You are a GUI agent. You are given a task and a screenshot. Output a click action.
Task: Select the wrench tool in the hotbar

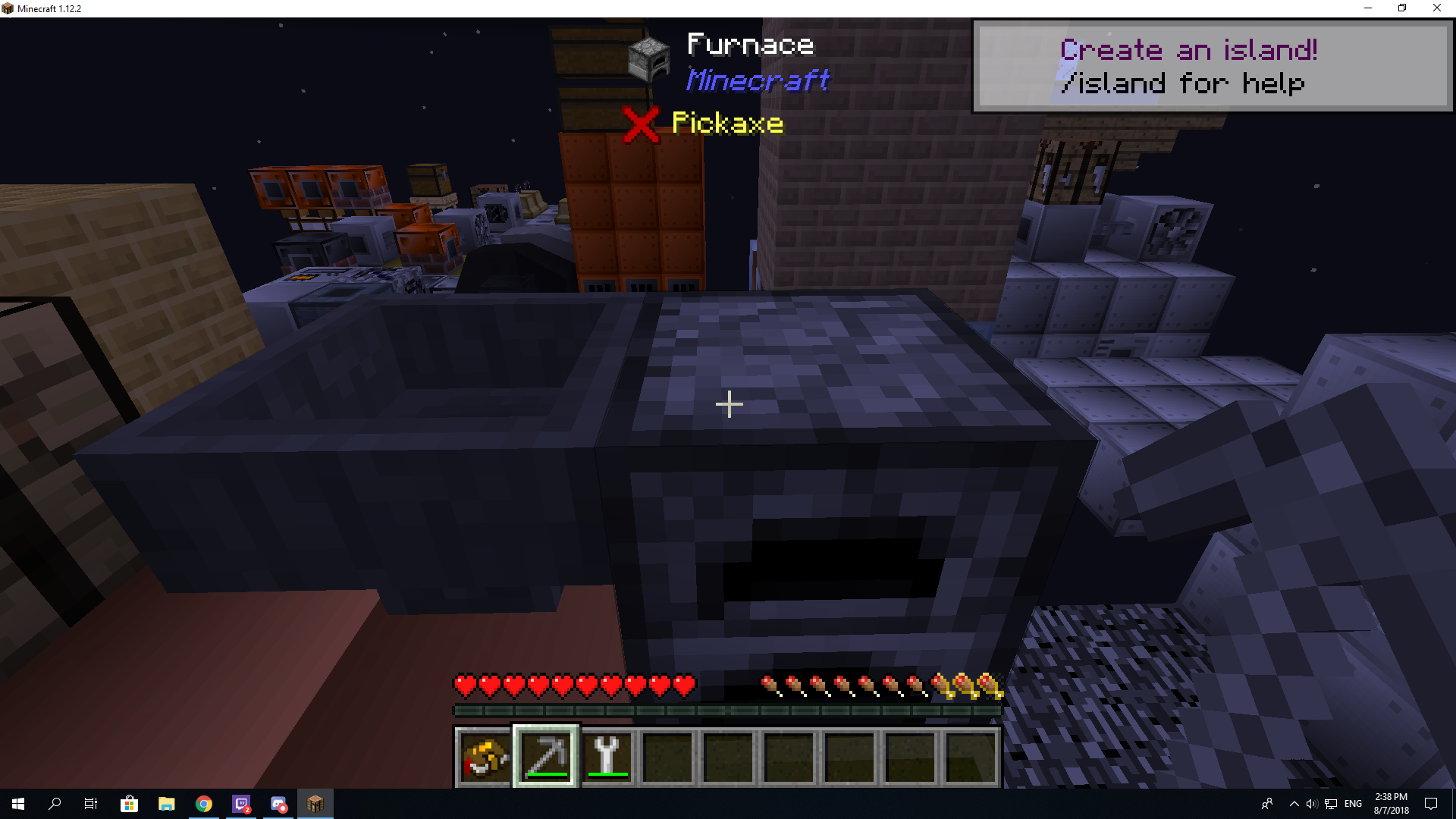(607, 756)
